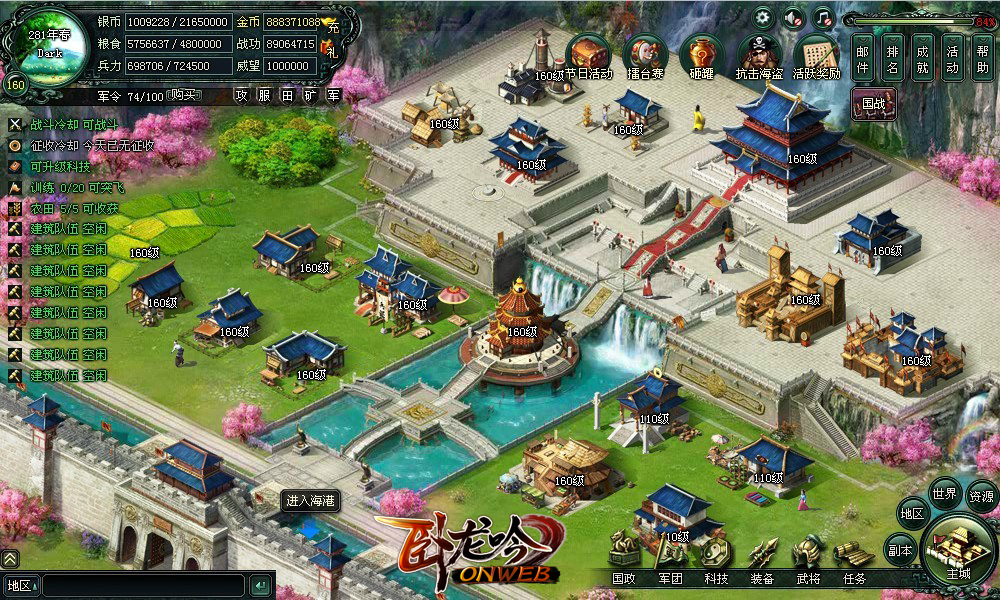The width and height of the screenshot is (1000, 600).
Task: Click the 购买 button beside 军令
Action: (x=183, y=95)
